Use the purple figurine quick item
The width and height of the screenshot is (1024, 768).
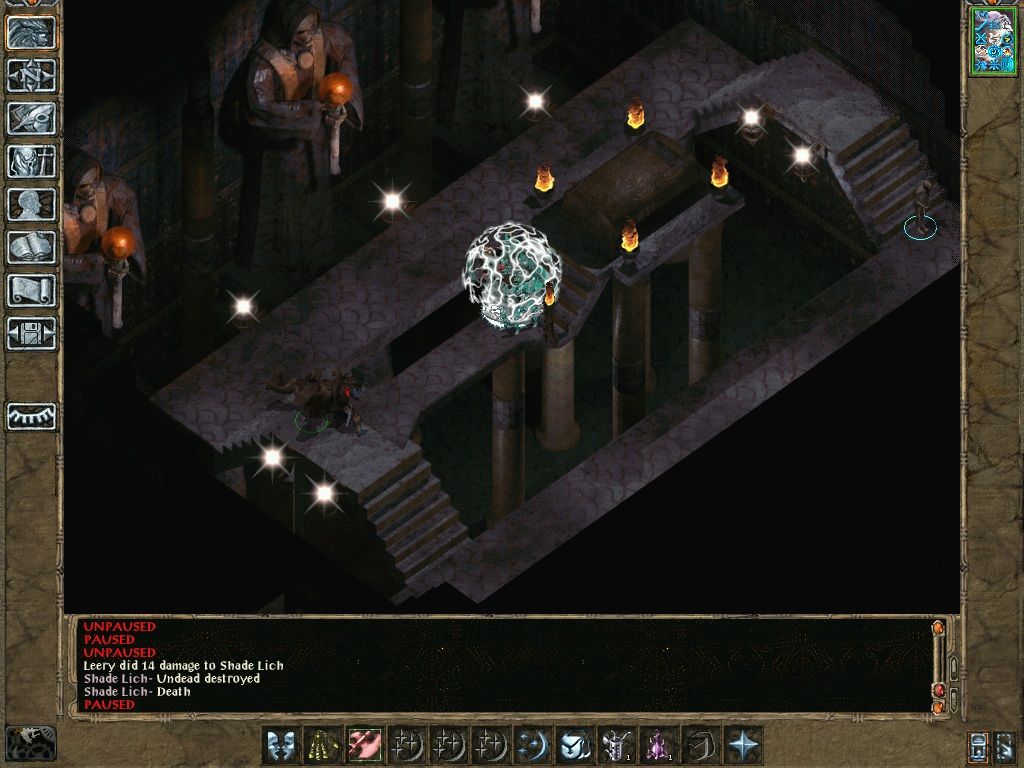coord(658,745)
